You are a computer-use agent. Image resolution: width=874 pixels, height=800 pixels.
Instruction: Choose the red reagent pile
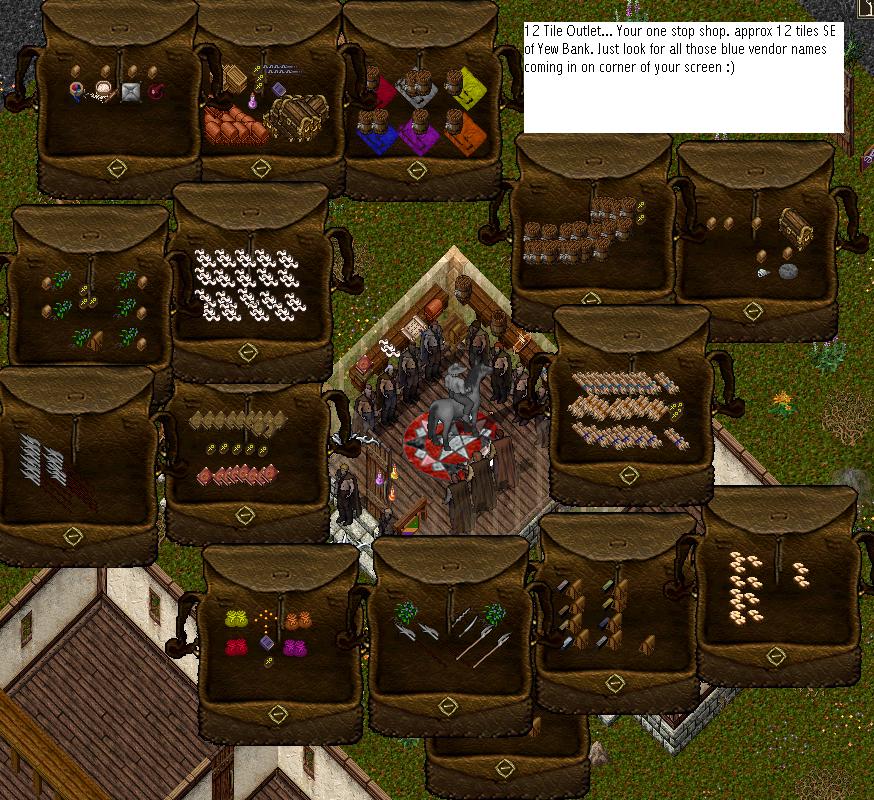coord(236,648)
